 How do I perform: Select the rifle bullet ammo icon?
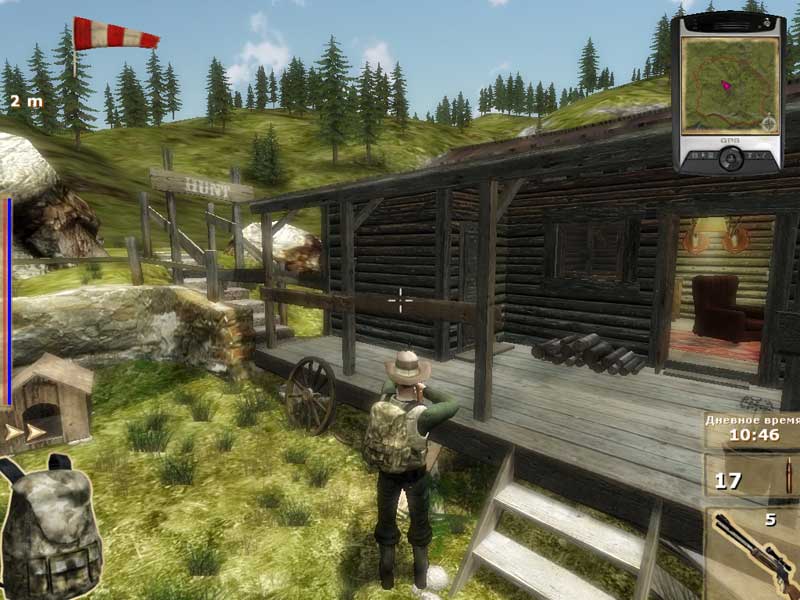(786, 478)
